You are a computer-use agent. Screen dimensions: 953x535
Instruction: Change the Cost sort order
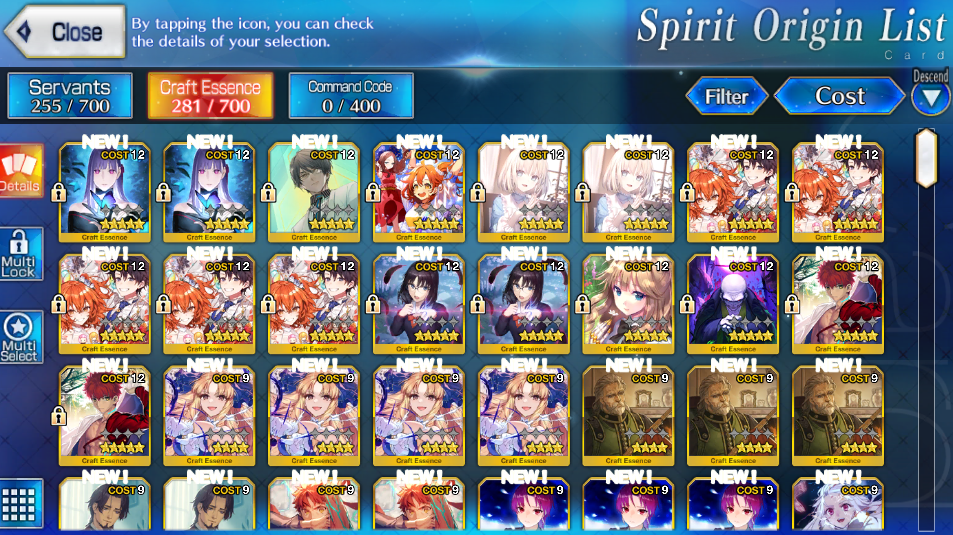(839, 96)
